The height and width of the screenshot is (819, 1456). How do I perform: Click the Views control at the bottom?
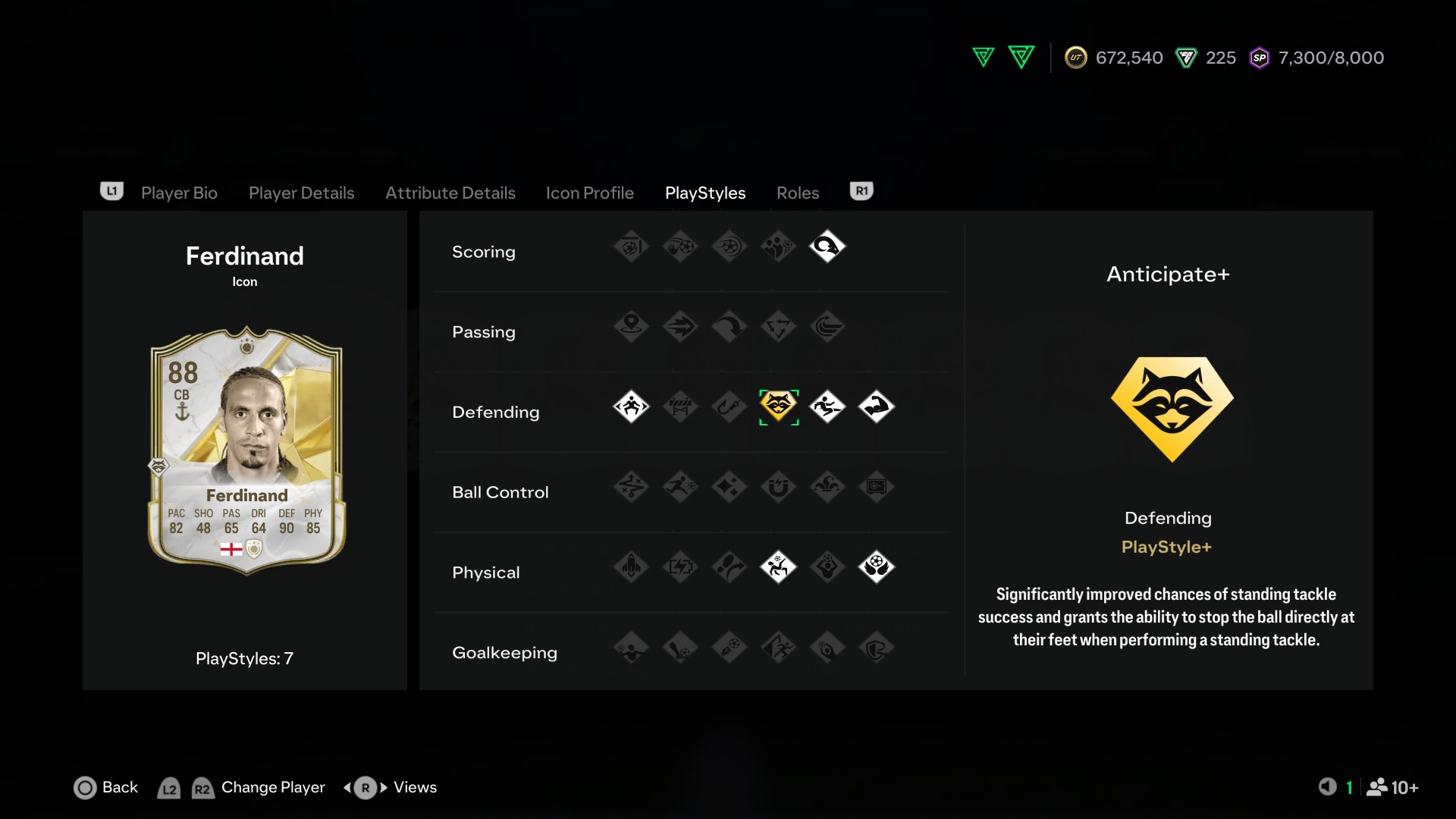(x=413, y=788)
